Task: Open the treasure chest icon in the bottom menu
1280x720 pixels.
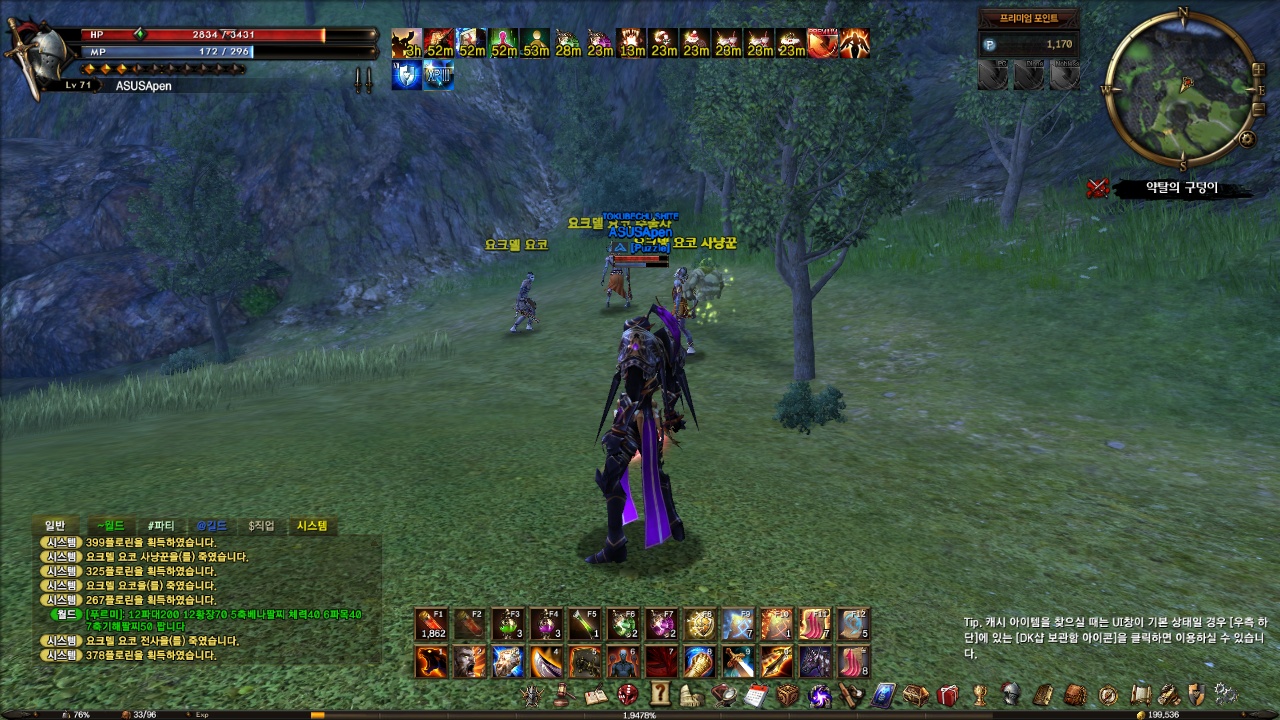Action: tap(915, 694)
